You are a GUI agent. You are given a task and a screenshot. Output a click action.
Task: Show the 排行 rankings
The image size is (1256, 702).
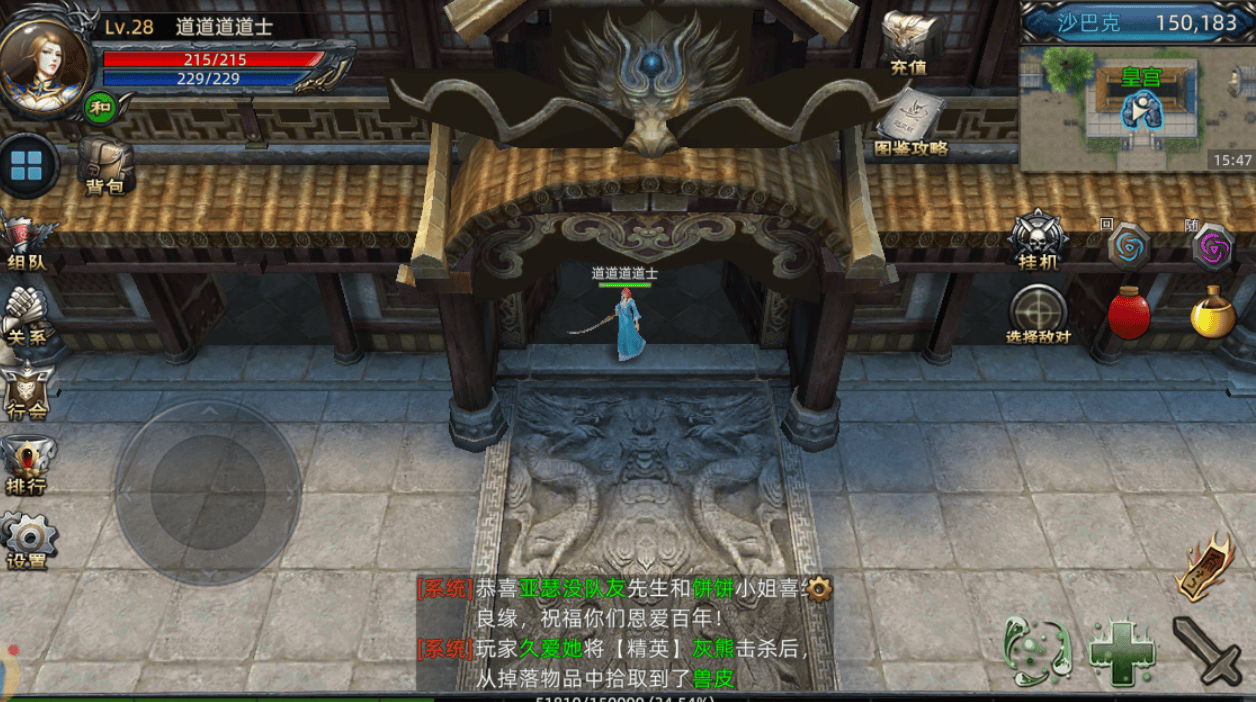pyautogui.click(x=27, y=465)
